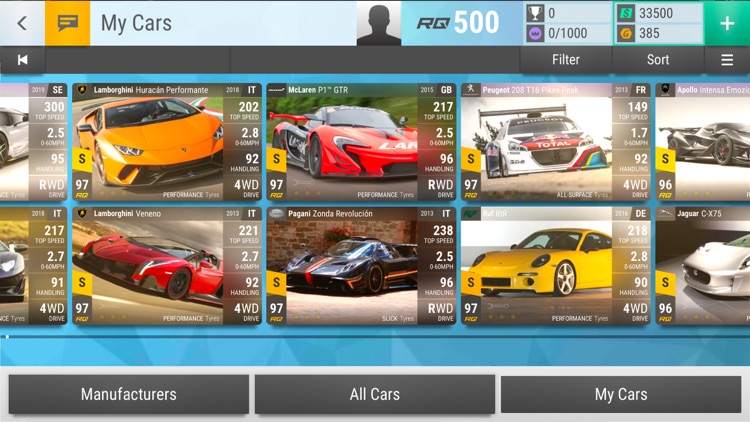Switch to the Manufacturers tab
The height and width of the screenshot is (422, 750).
click(x=128, y=394)
